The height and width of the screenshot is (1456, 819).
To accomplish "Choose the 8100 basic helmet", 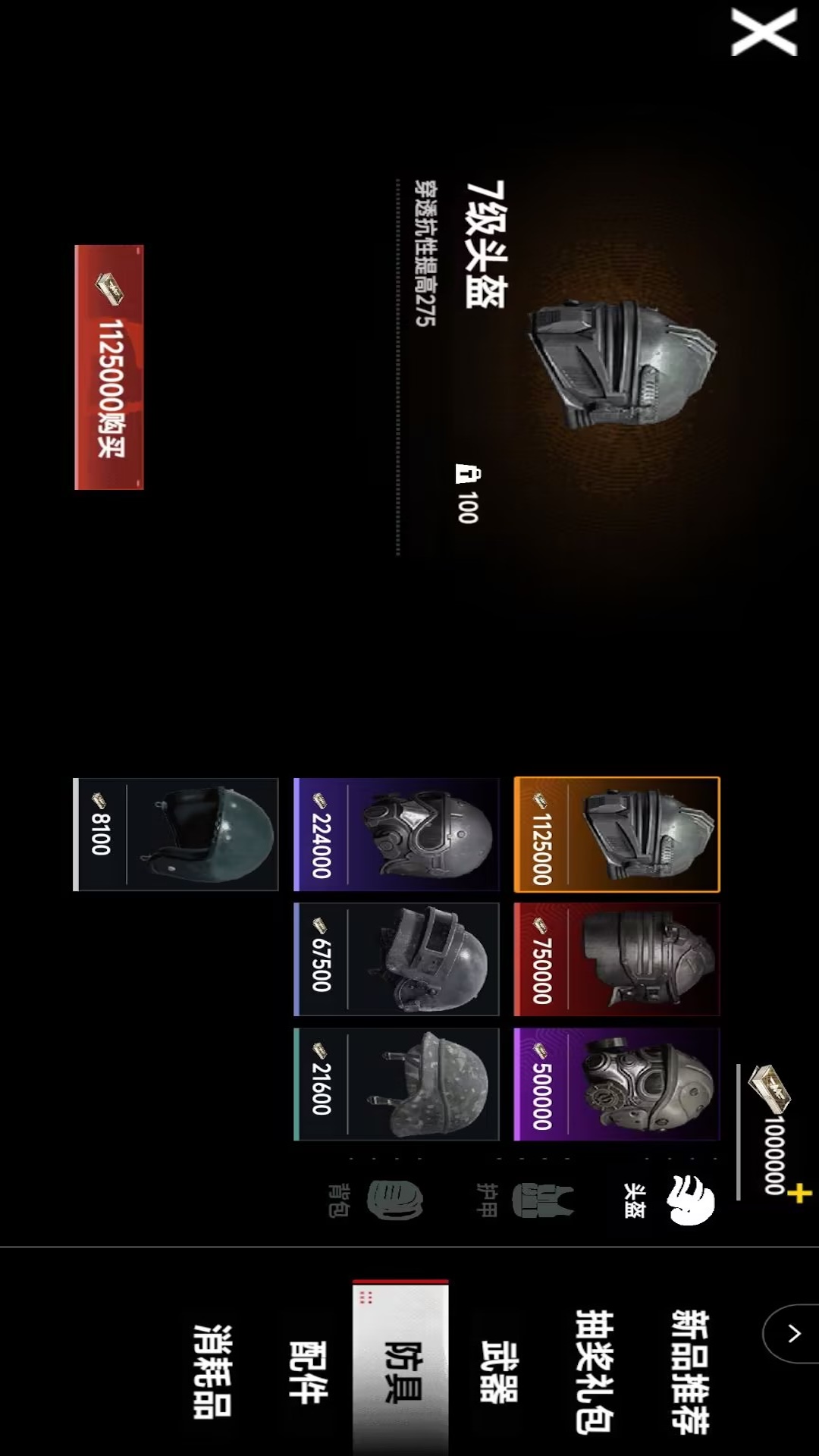I will point(176,834).
